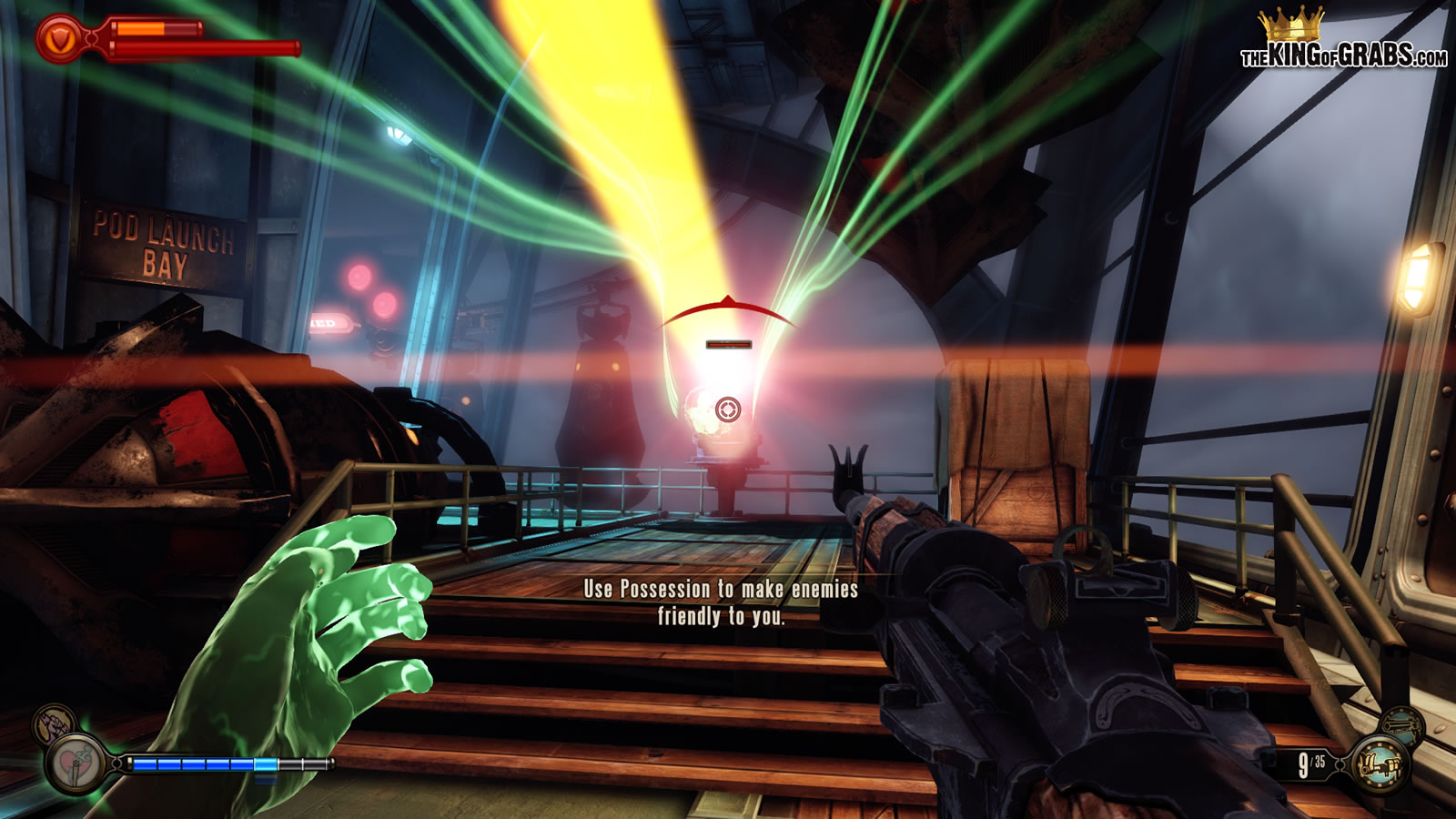
Task: Select the equipped machine gun weapon icon
Action: [x=1380, y=763]
